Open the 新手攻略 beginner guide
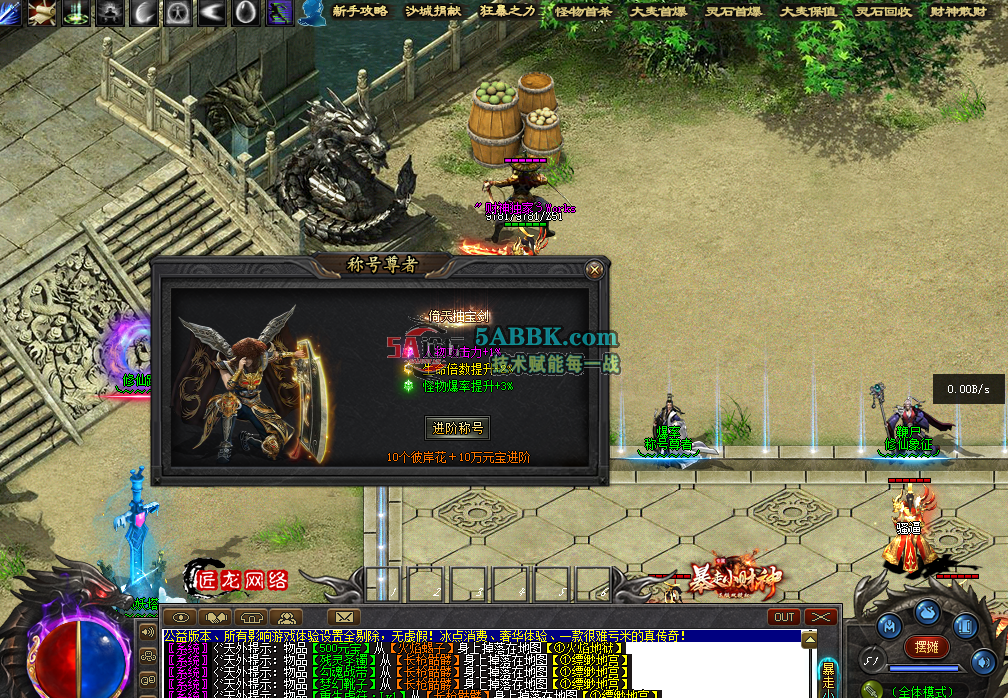The height and width of the screenshot is (698, 1008). [360, 11]
